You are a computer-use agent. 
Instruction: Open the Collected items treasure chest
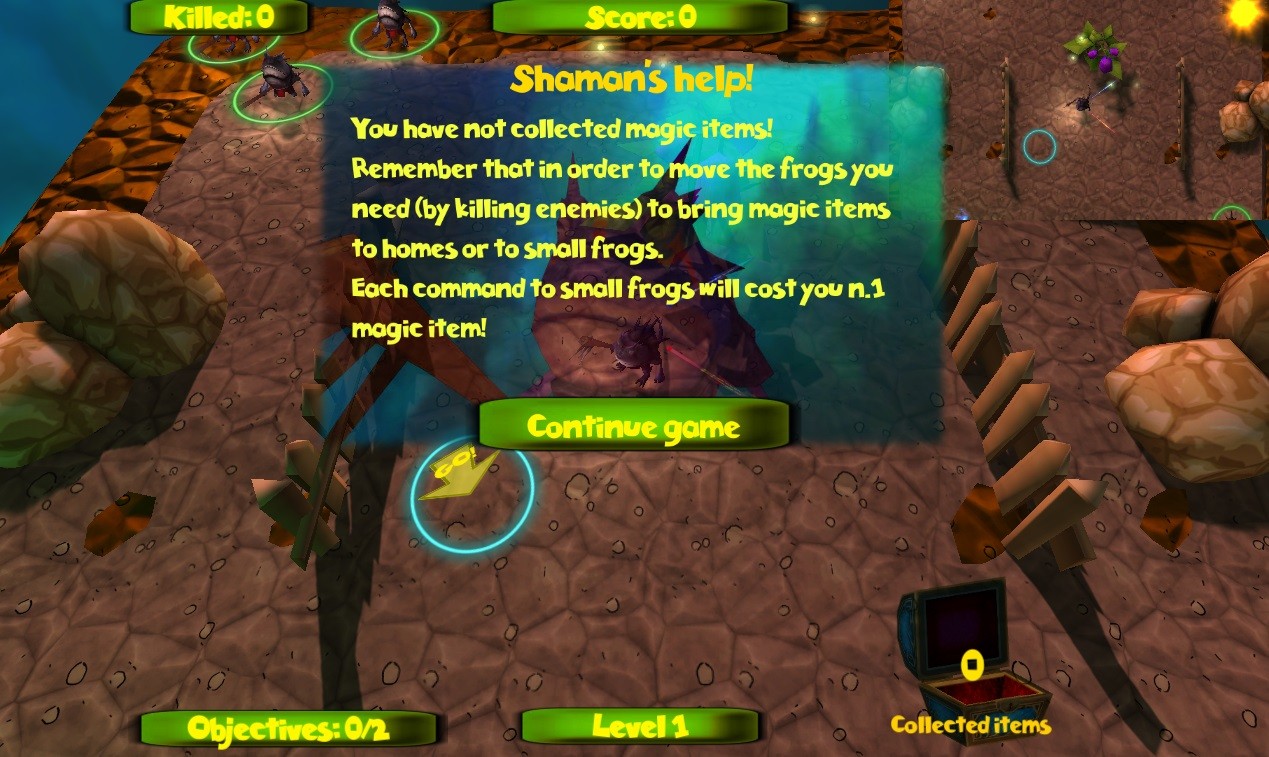click(971, 650)
